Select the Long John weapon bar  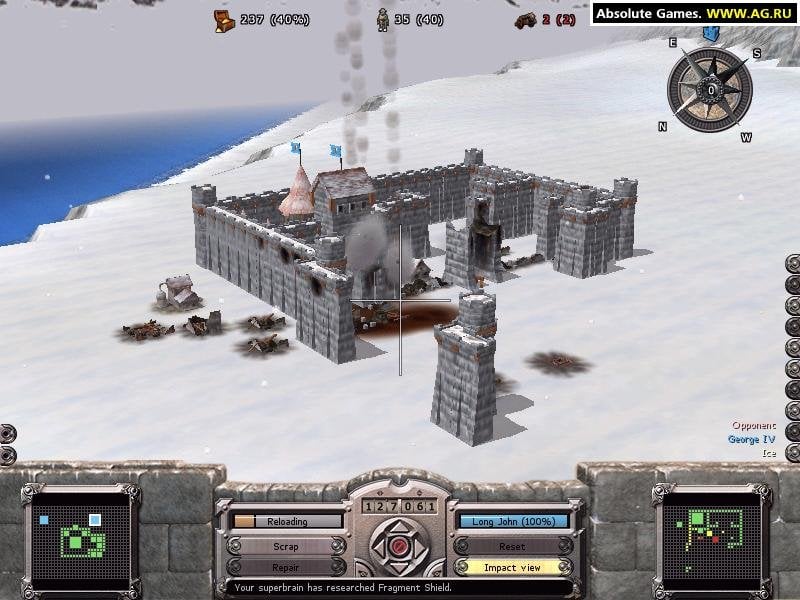tap(514, 521)
